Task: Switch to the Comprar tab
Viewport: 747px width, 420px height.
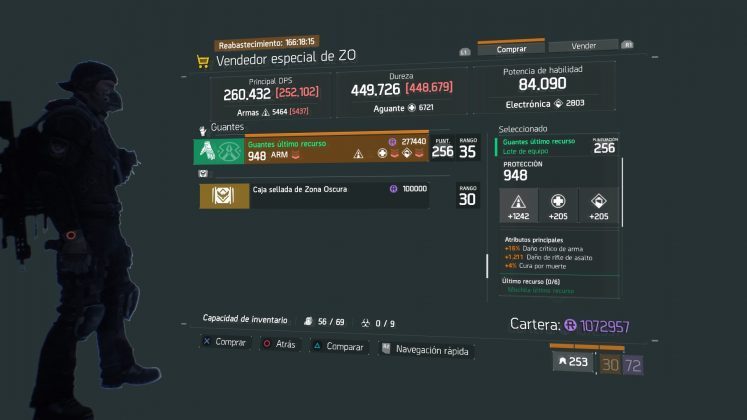Action: [x=511, y=47]
